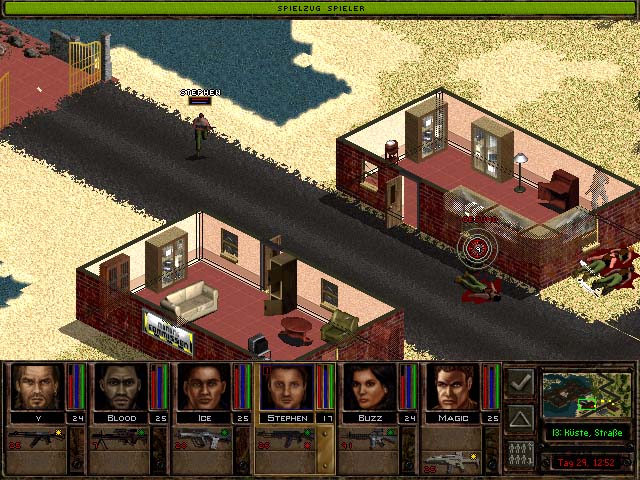Click Stephen's highlighted portrait
This screenshot has height=480, width=640.
coord(287,387)
